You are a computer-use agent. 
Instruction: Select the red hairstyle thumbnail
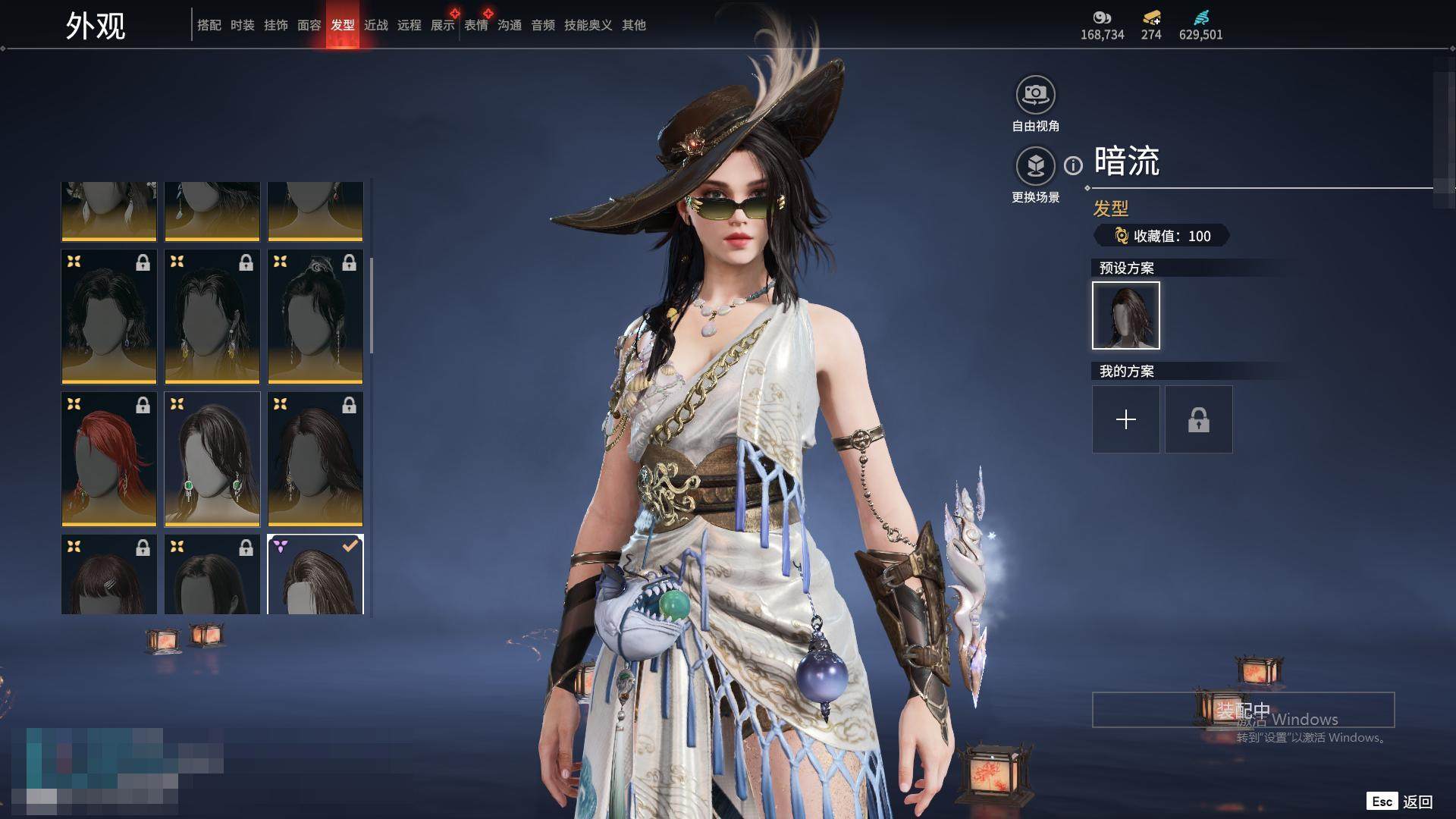pos(109,459)
